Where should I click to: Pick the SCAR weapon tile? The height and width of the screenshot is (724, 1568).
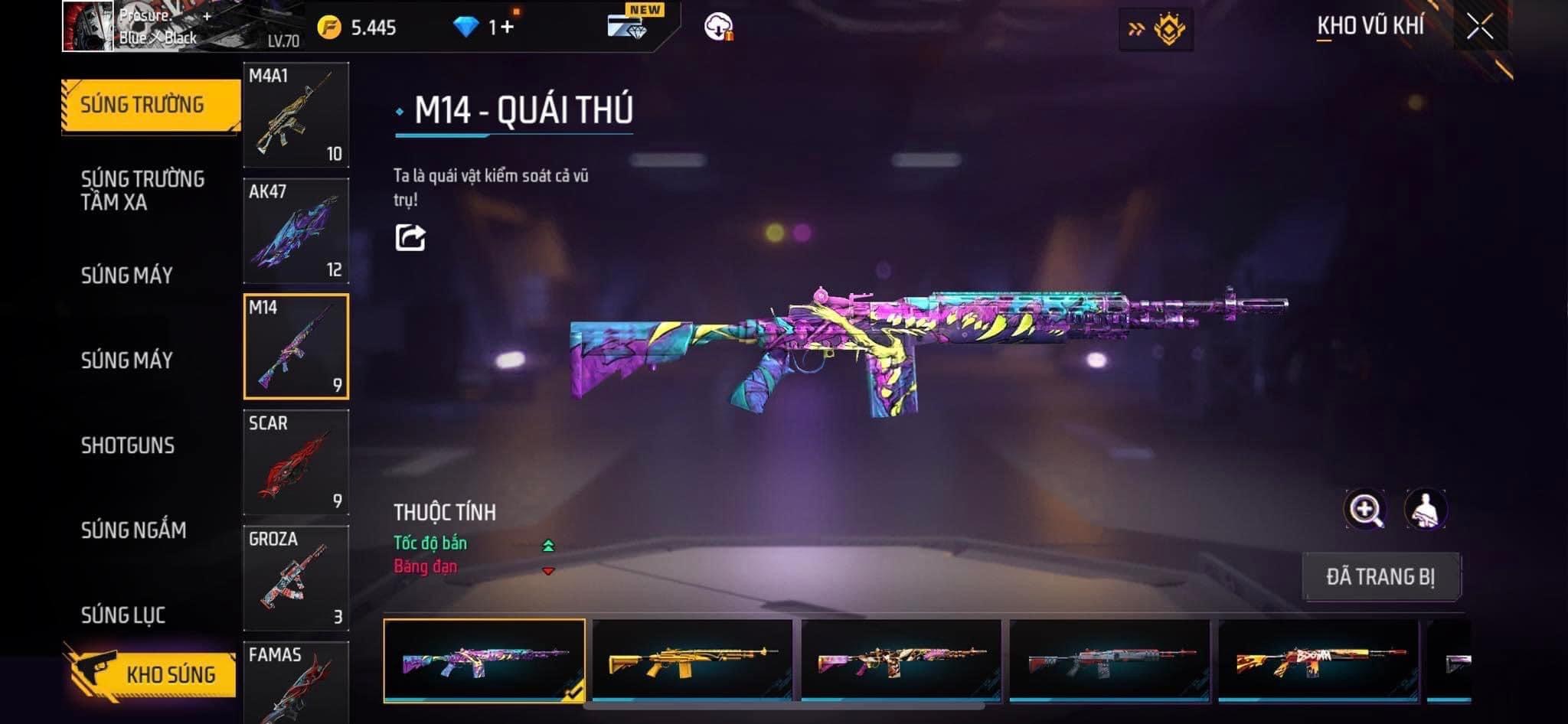click(x=296, y=462)
